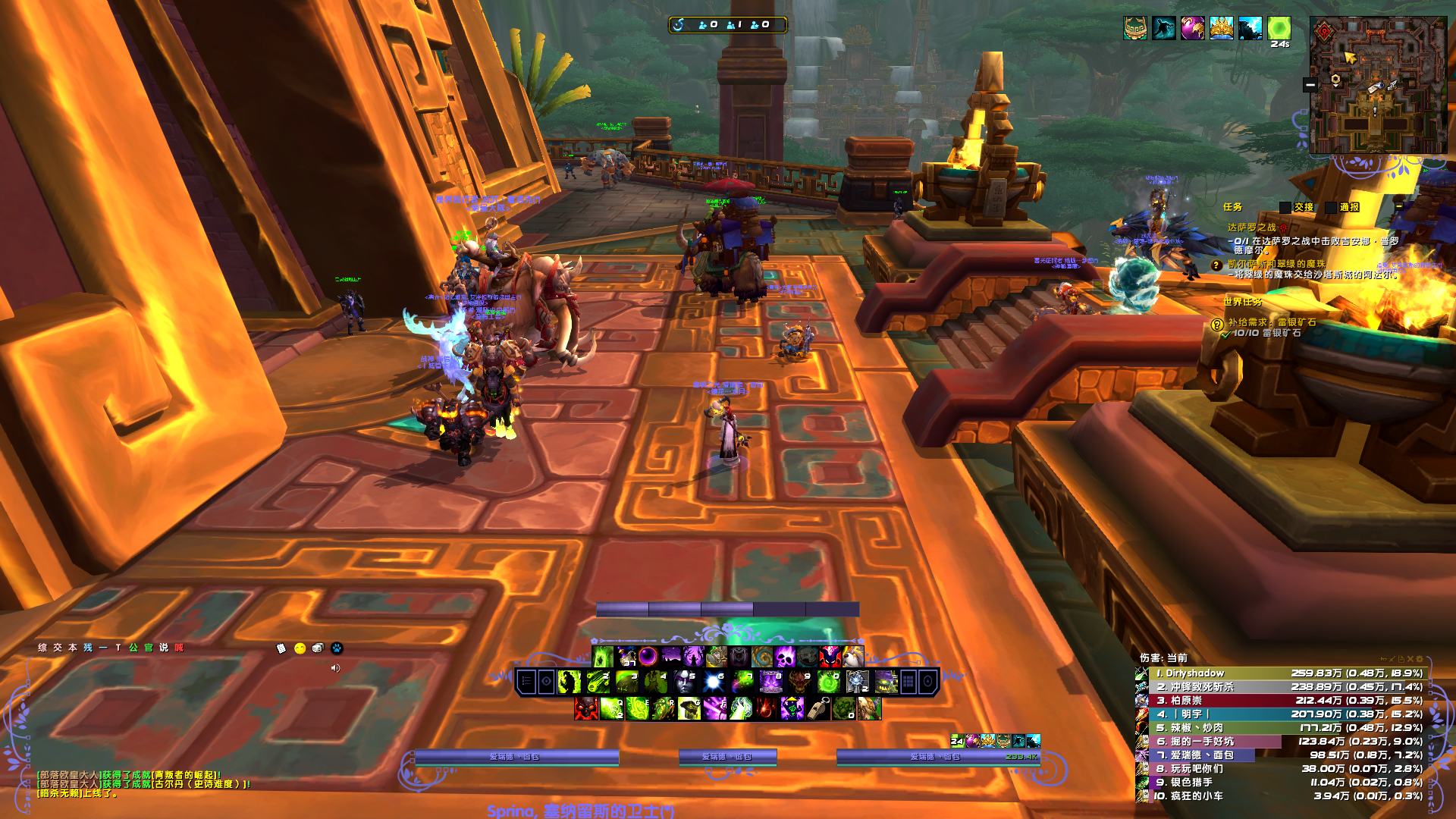This screenshot has height=819, width=1456.
Task: Click the copy-chat notepad icon near the chat tabs
Action: (x=281, y=648)
